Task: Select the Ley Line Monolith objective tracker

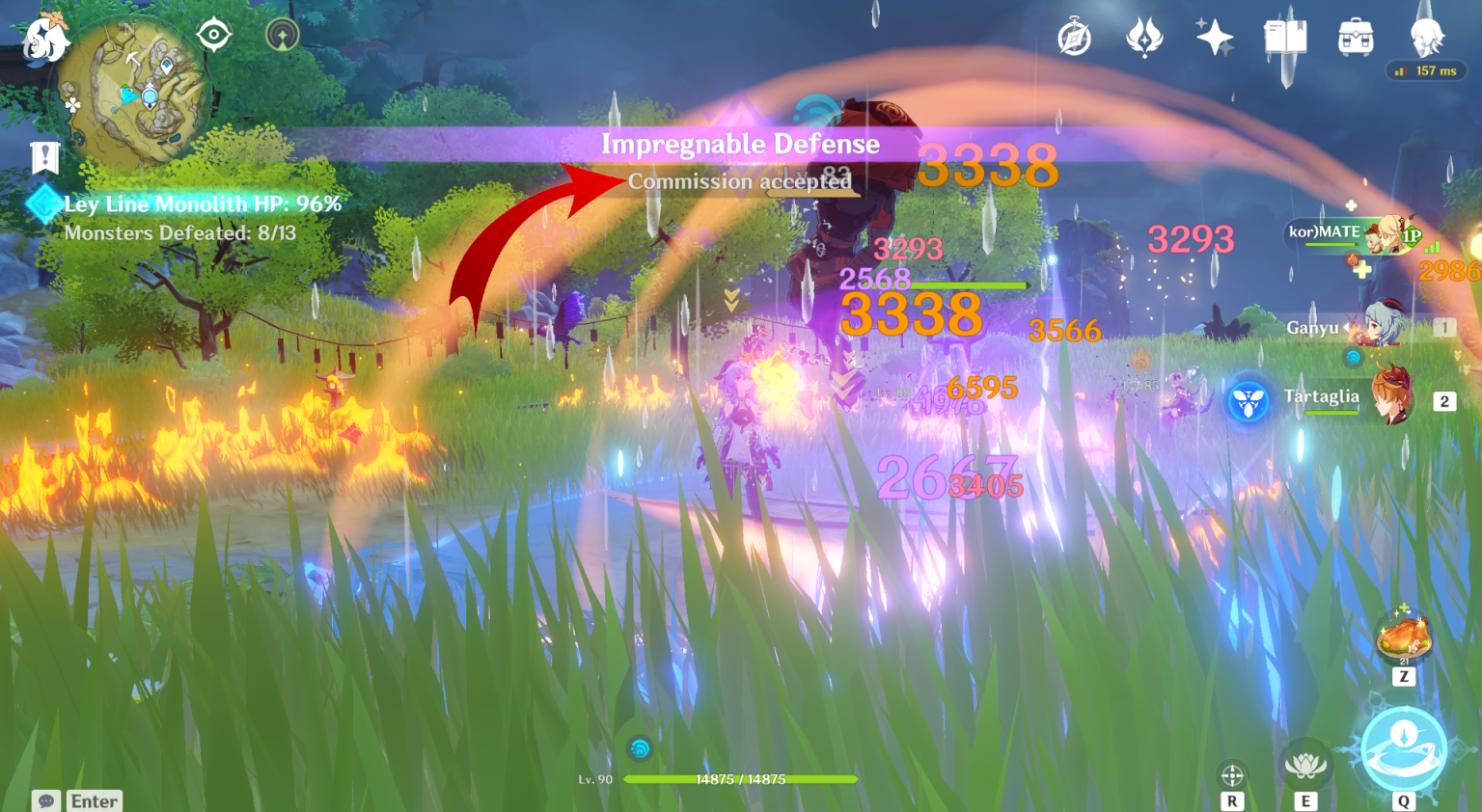Action: [201, 204]
